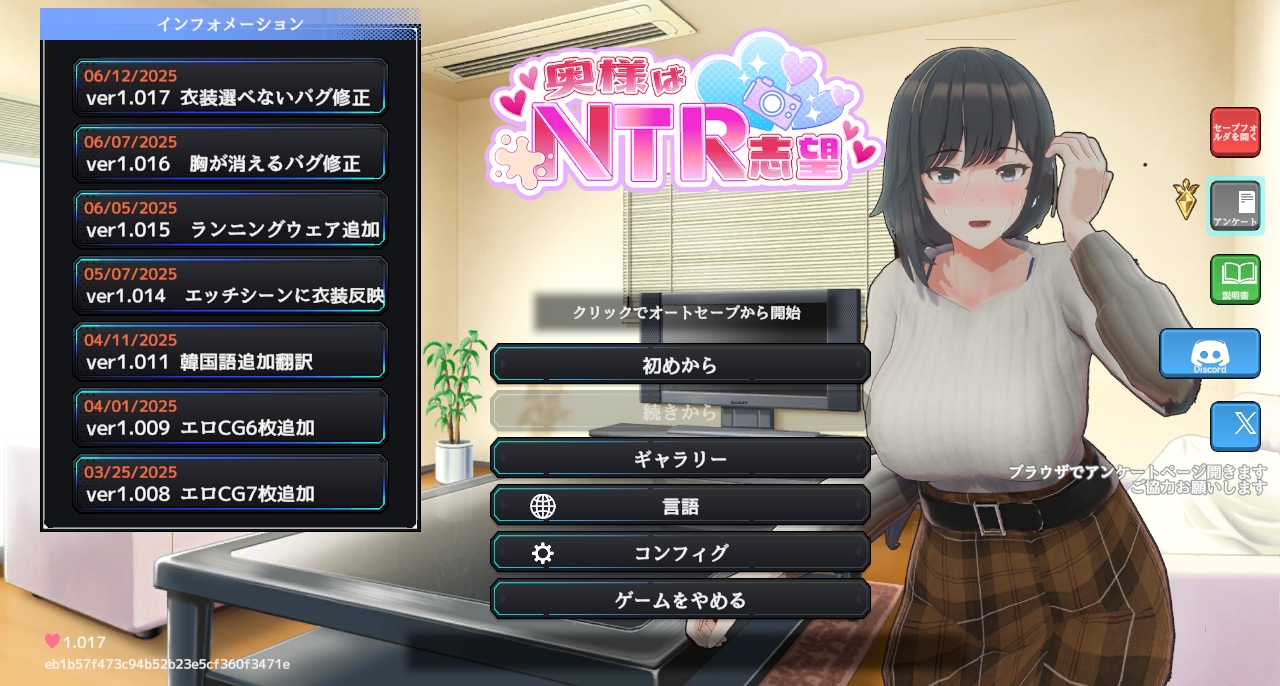The width and height of the screenshot is (1280, 686).
Task: Open the コンフィグ settings
Action: 680,553
